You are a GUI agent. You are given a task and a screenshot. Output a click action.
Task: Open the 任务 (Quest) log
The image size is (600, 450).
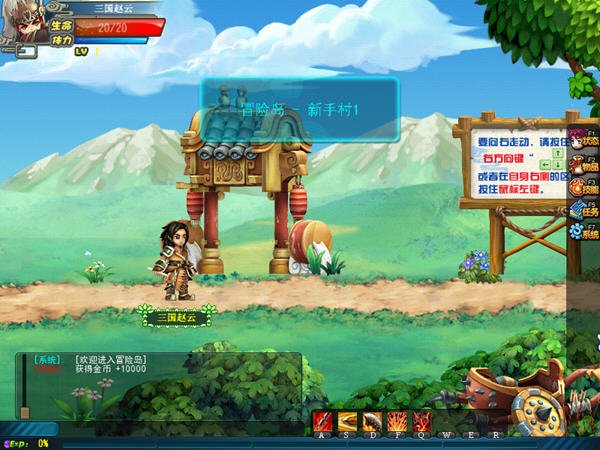tap(584, 209)
